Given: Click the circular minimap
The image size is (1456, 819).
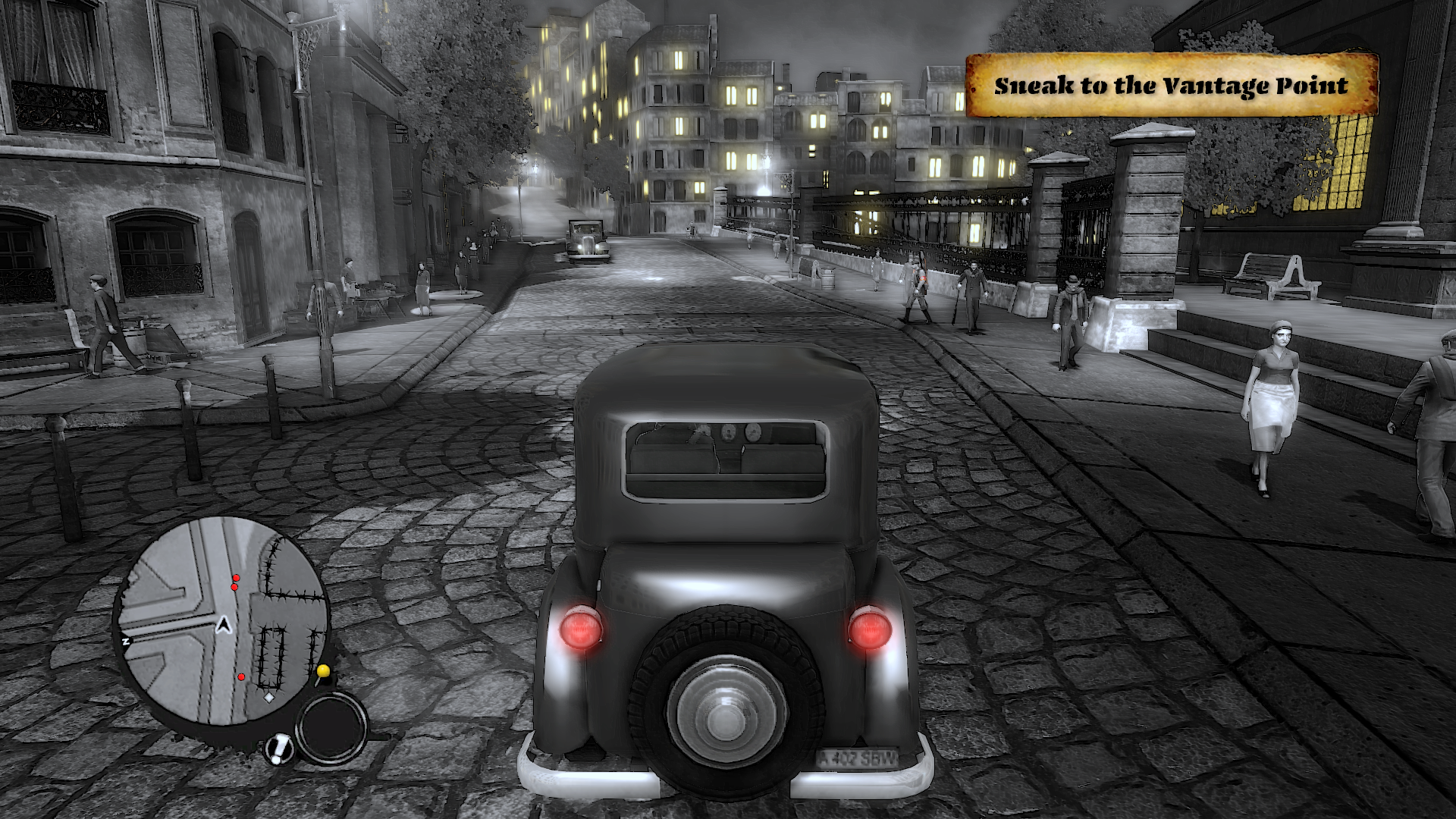Looking at the screenshot, I should pyautogui.click(x=221, y=622).
